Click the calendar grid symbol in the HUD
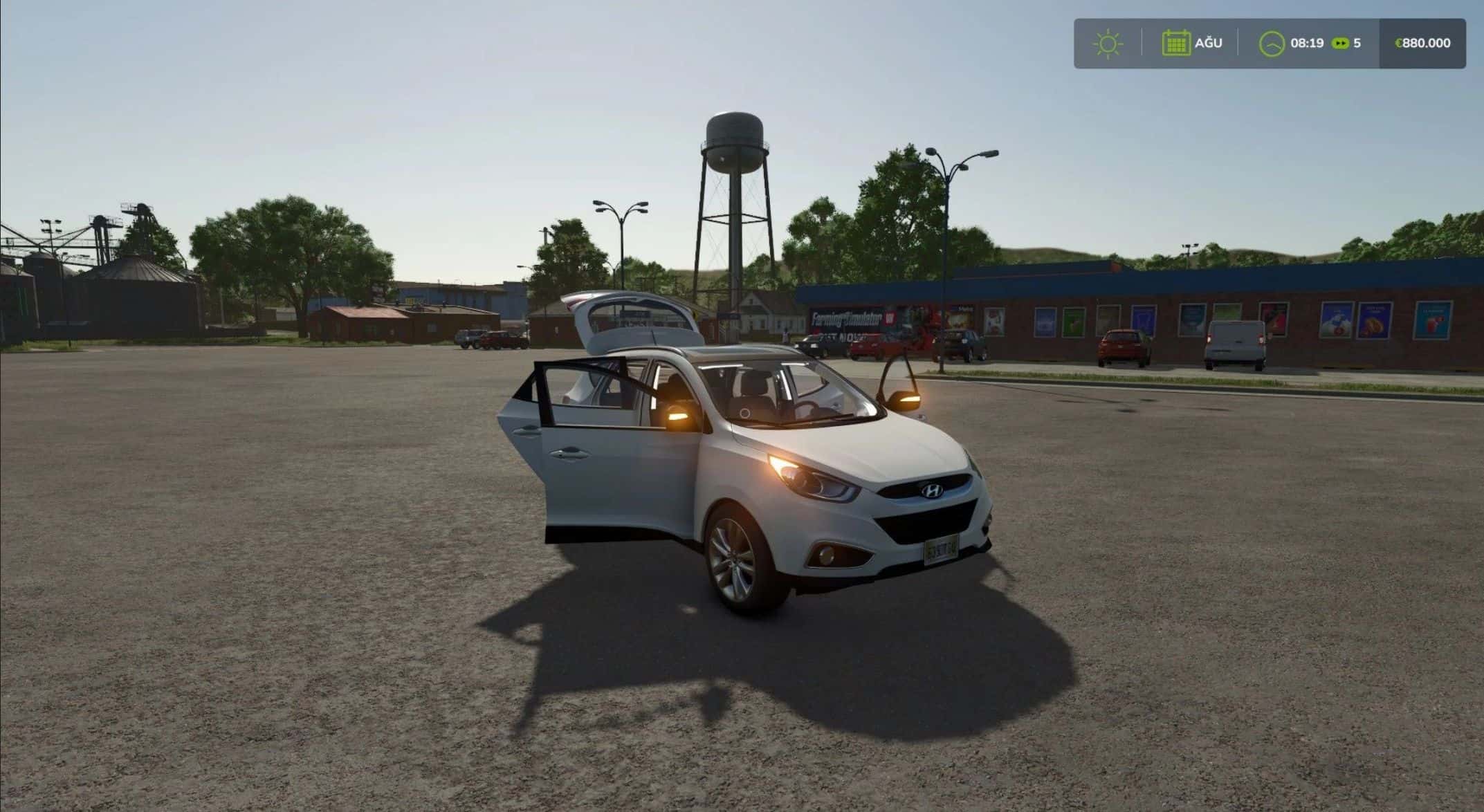Screen dimensions: 1484x812 pos(1176,43)
